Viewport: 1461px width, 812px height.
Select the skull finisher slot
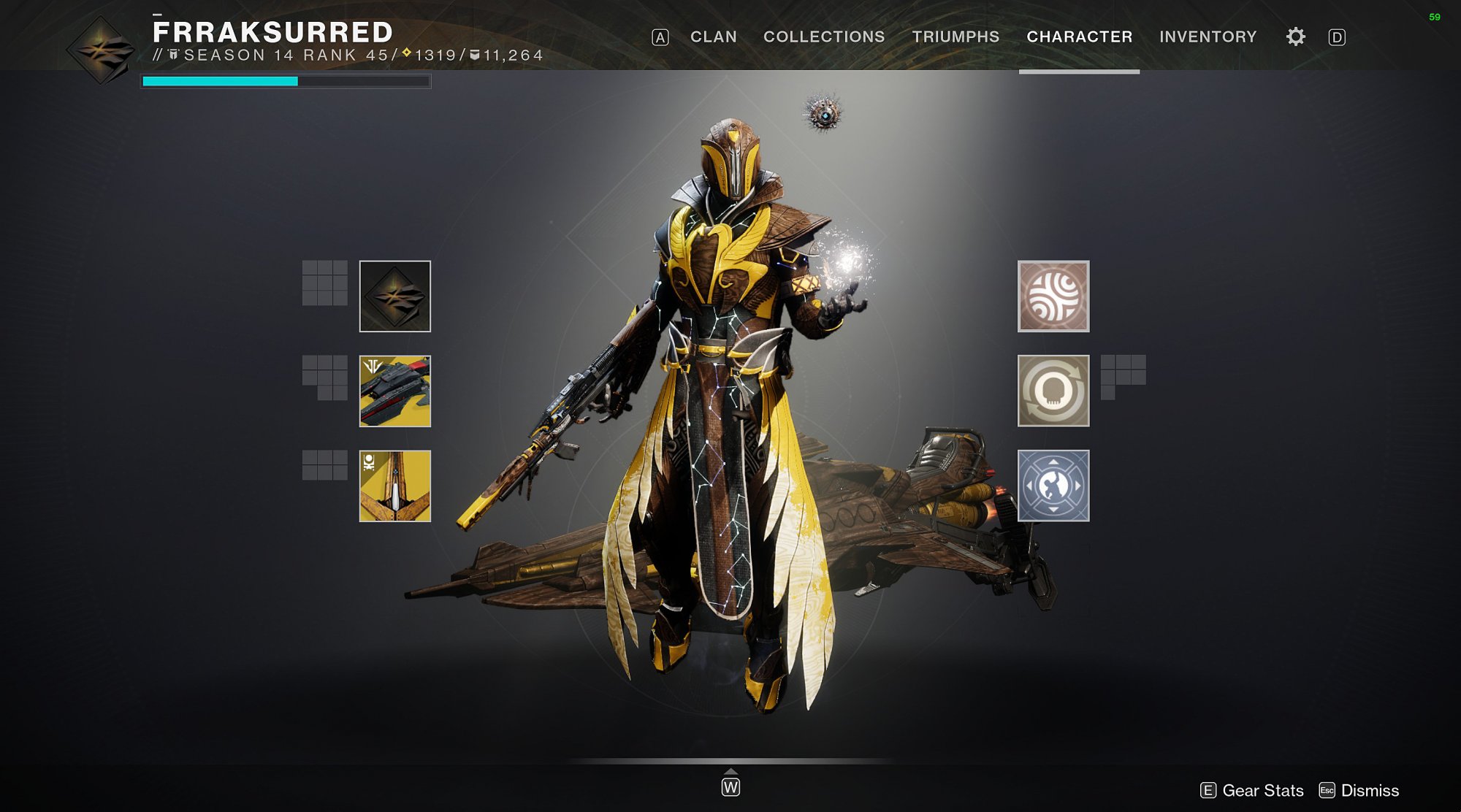click(1053, 391)
